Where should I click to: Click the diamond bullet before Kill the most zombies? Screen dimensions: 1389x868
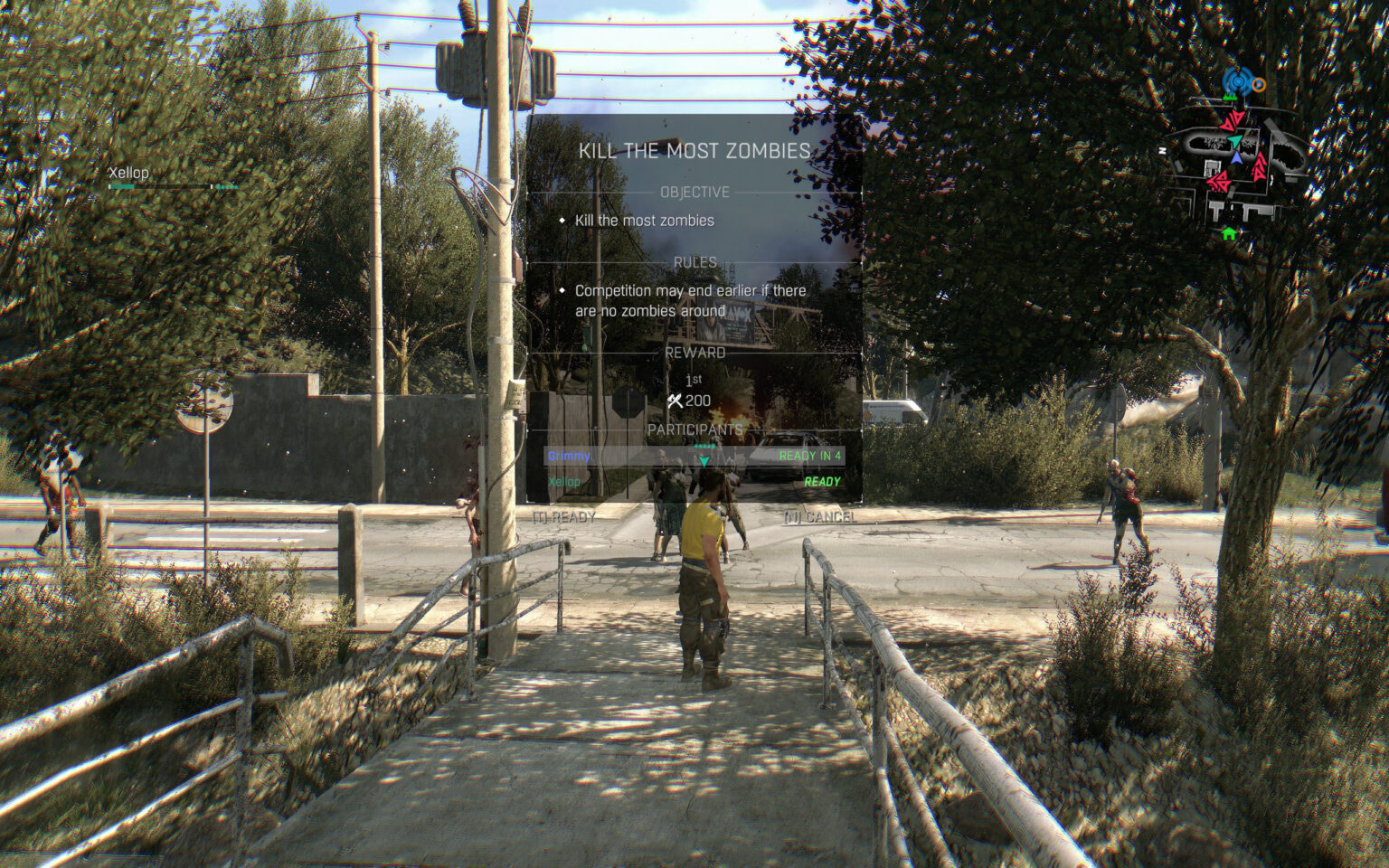(563, 220)
